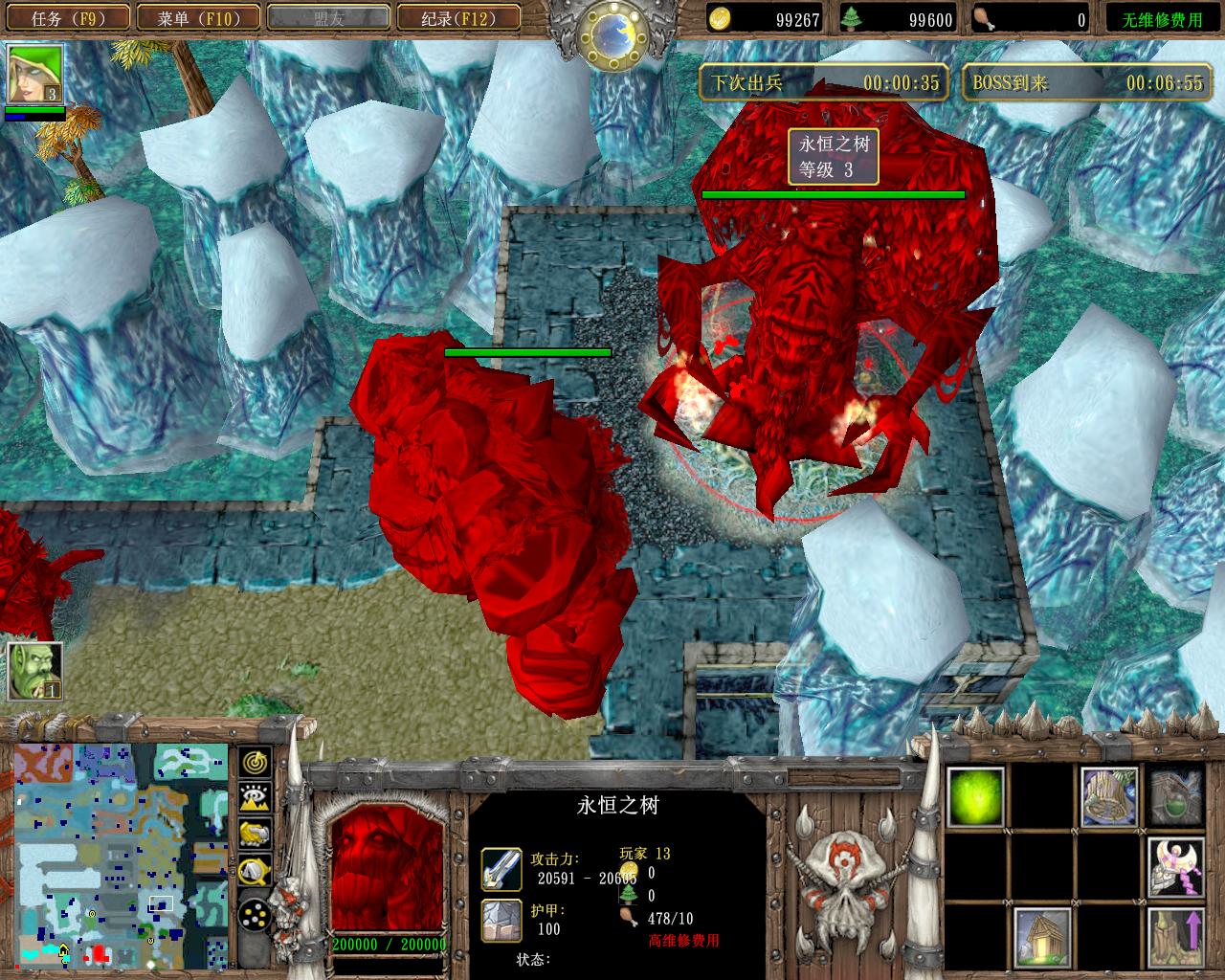The height and width of the screenshot is (980, 1225).
Task: Activate the glowing green orb ability
Action: 975,796
